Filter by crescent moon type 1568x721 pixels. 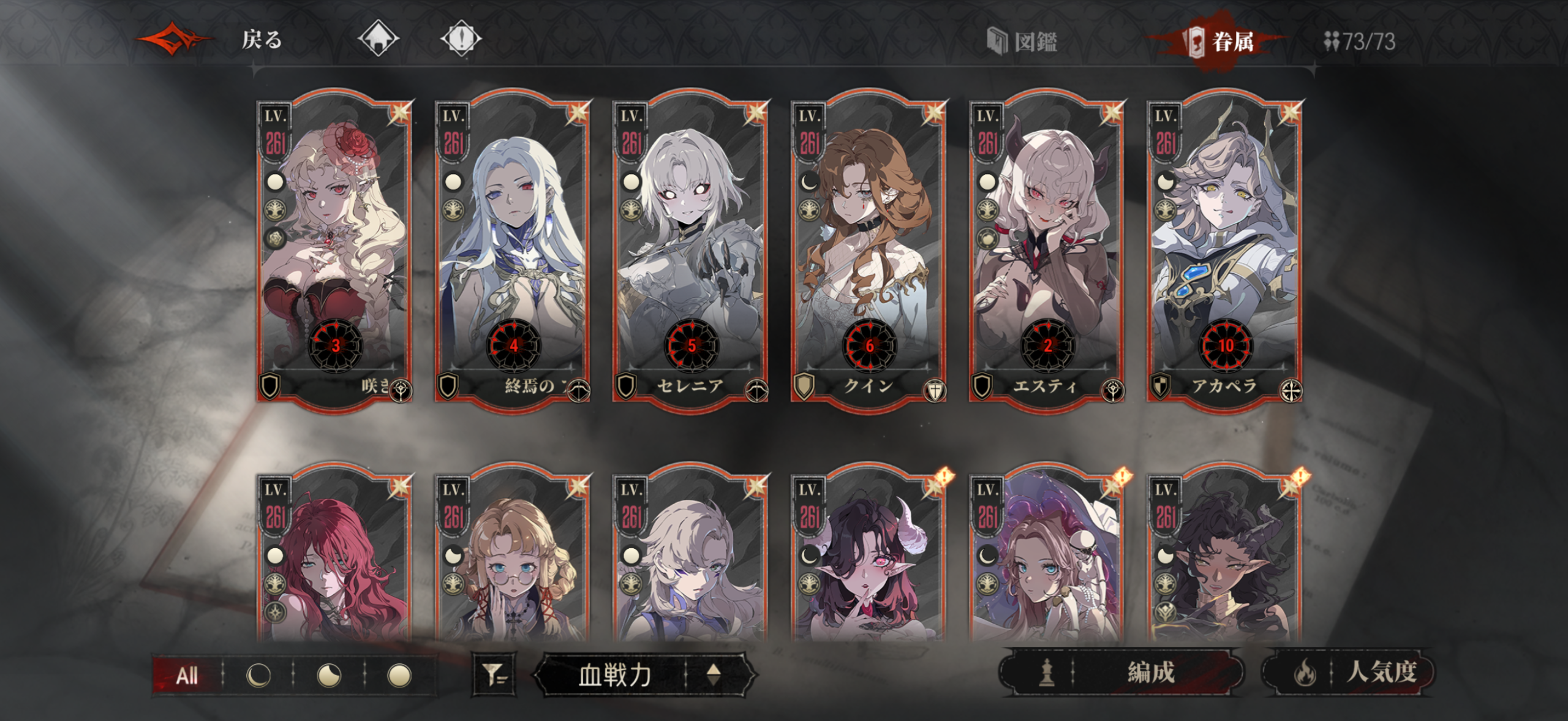tap(258, 676)
